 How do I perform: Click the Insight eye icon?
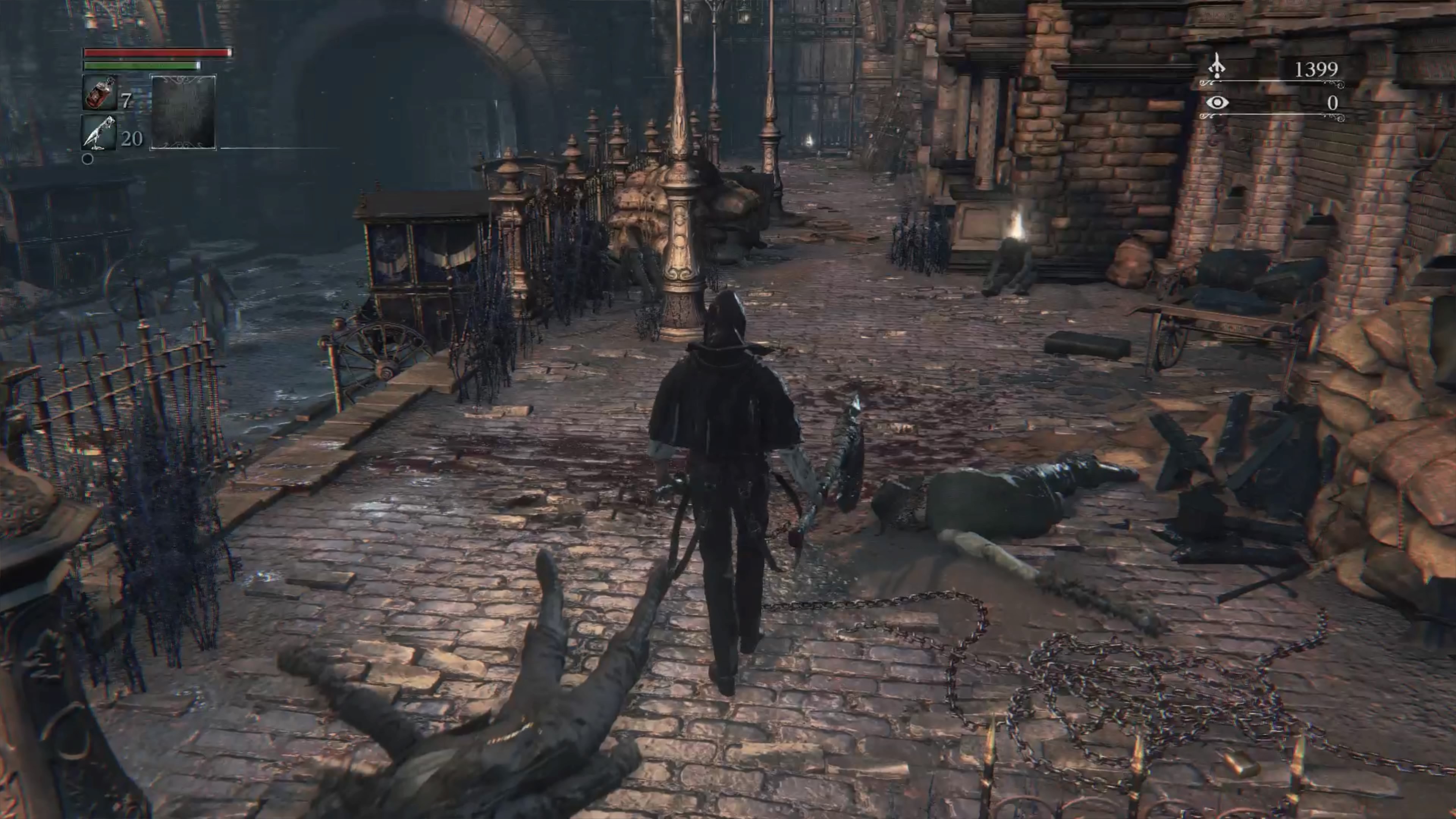1217,103
